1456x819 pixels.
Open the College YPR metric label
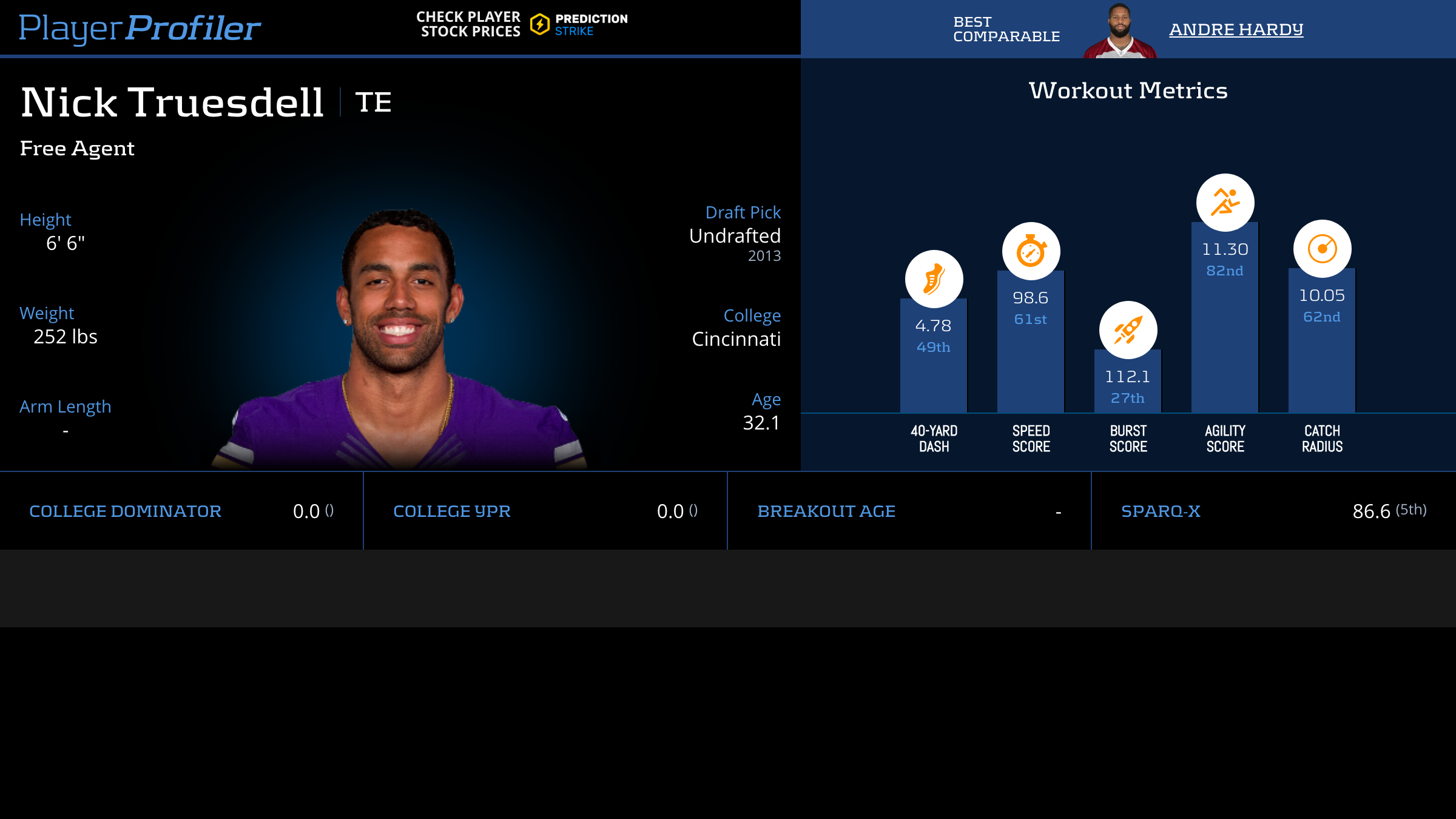pos(451,511)
